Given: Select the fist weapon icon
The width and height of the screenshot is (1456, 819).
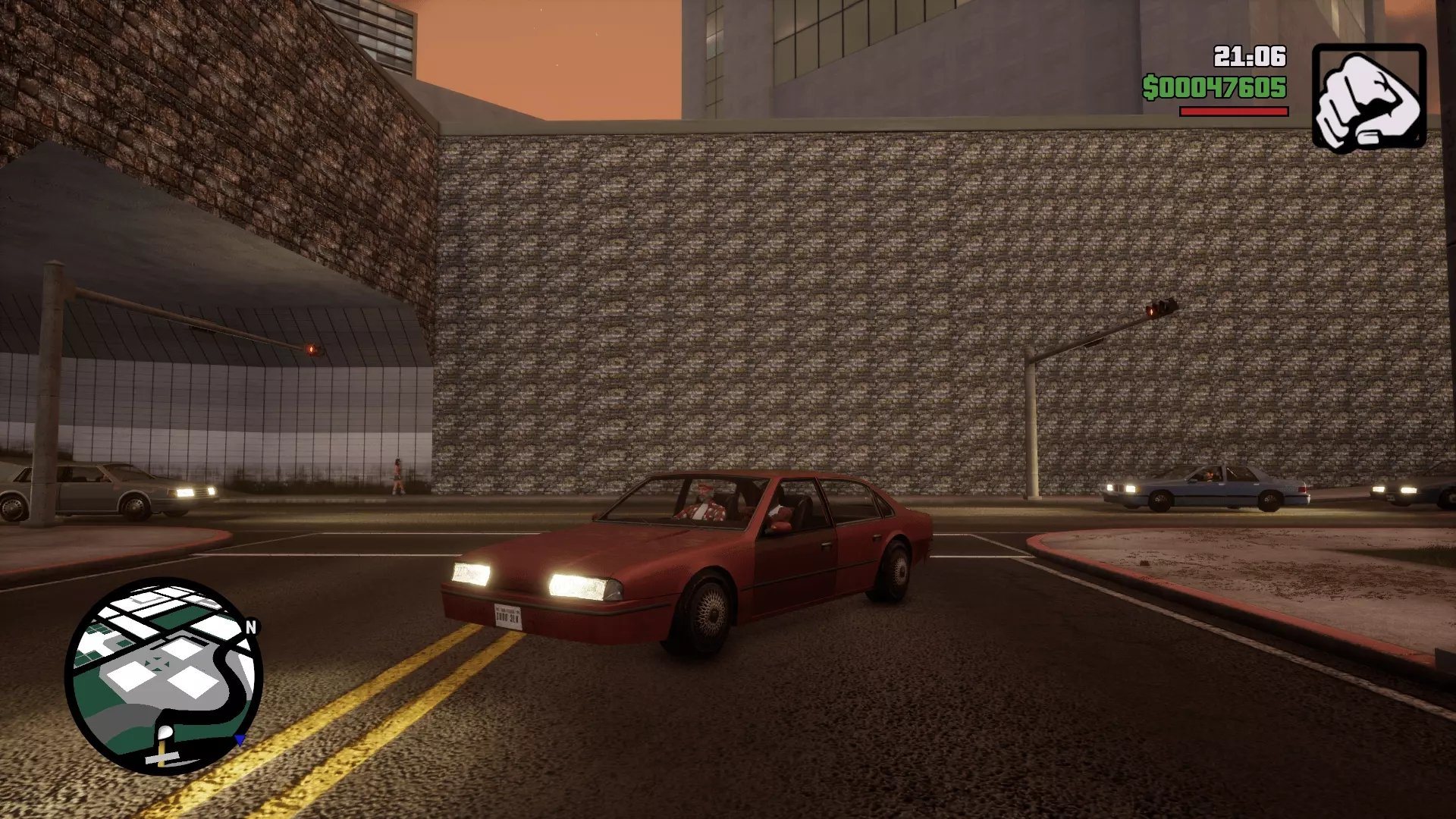Looking at the screenshot, I should pos(1369,97).
